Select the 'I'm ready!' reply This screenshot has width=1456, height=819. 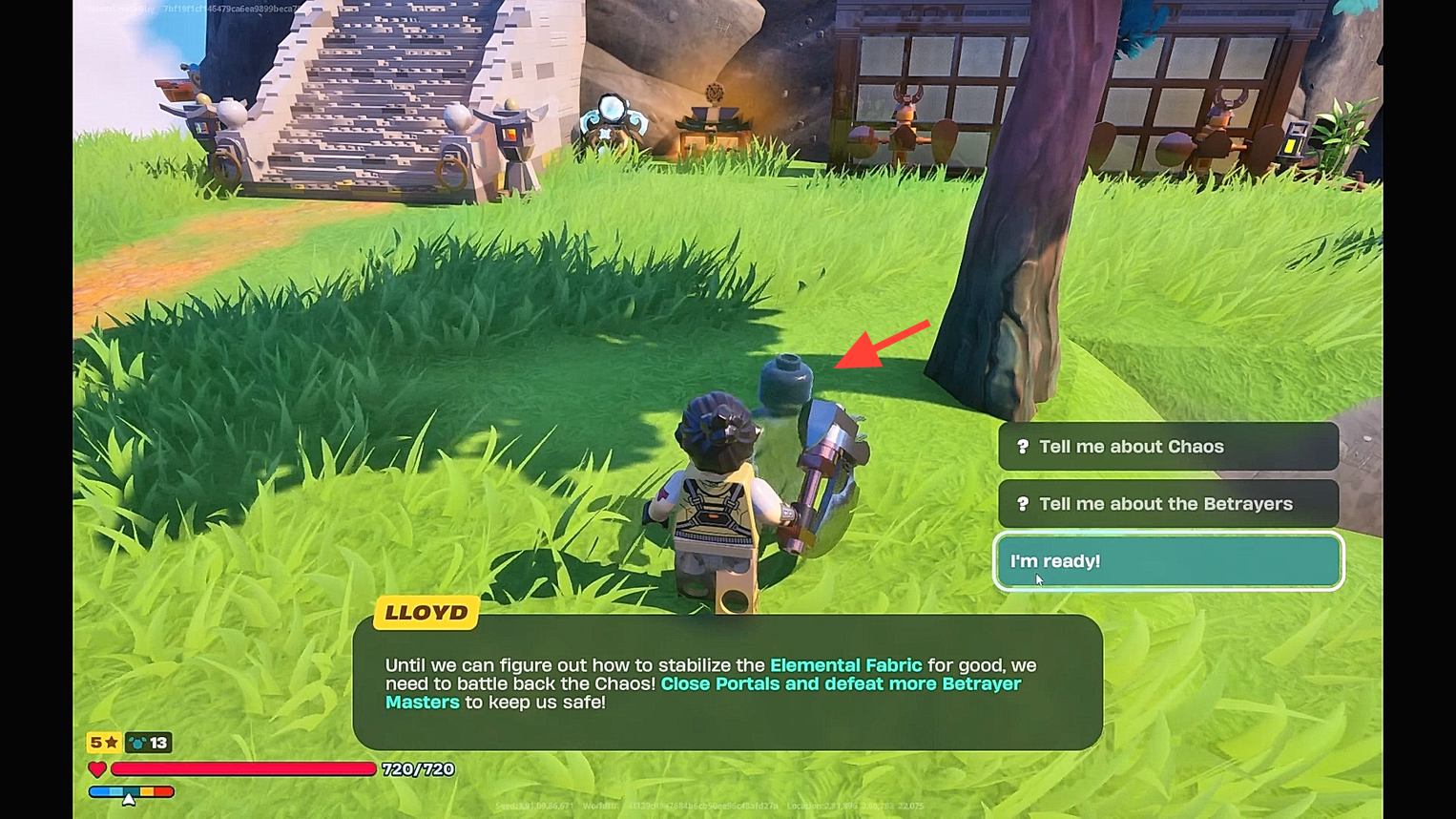1168,561
